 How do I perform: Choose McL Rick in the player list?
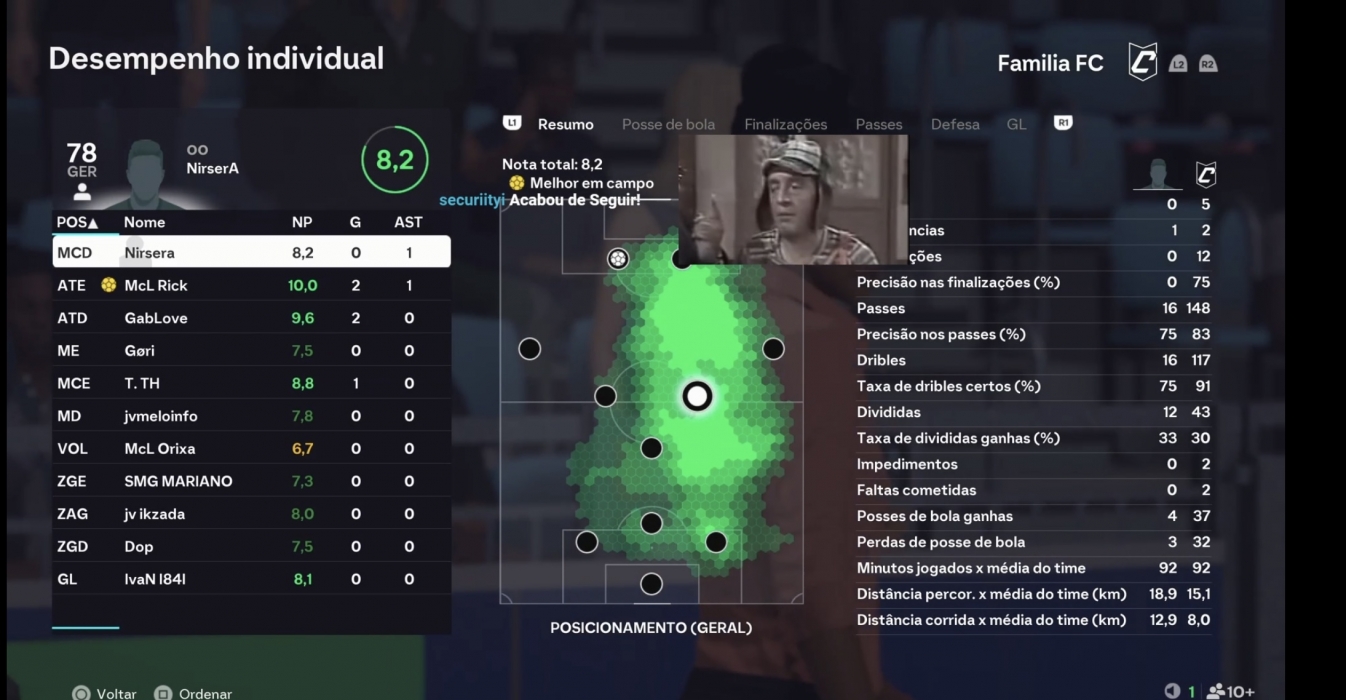pyautogui.click(x=250, y=285)
